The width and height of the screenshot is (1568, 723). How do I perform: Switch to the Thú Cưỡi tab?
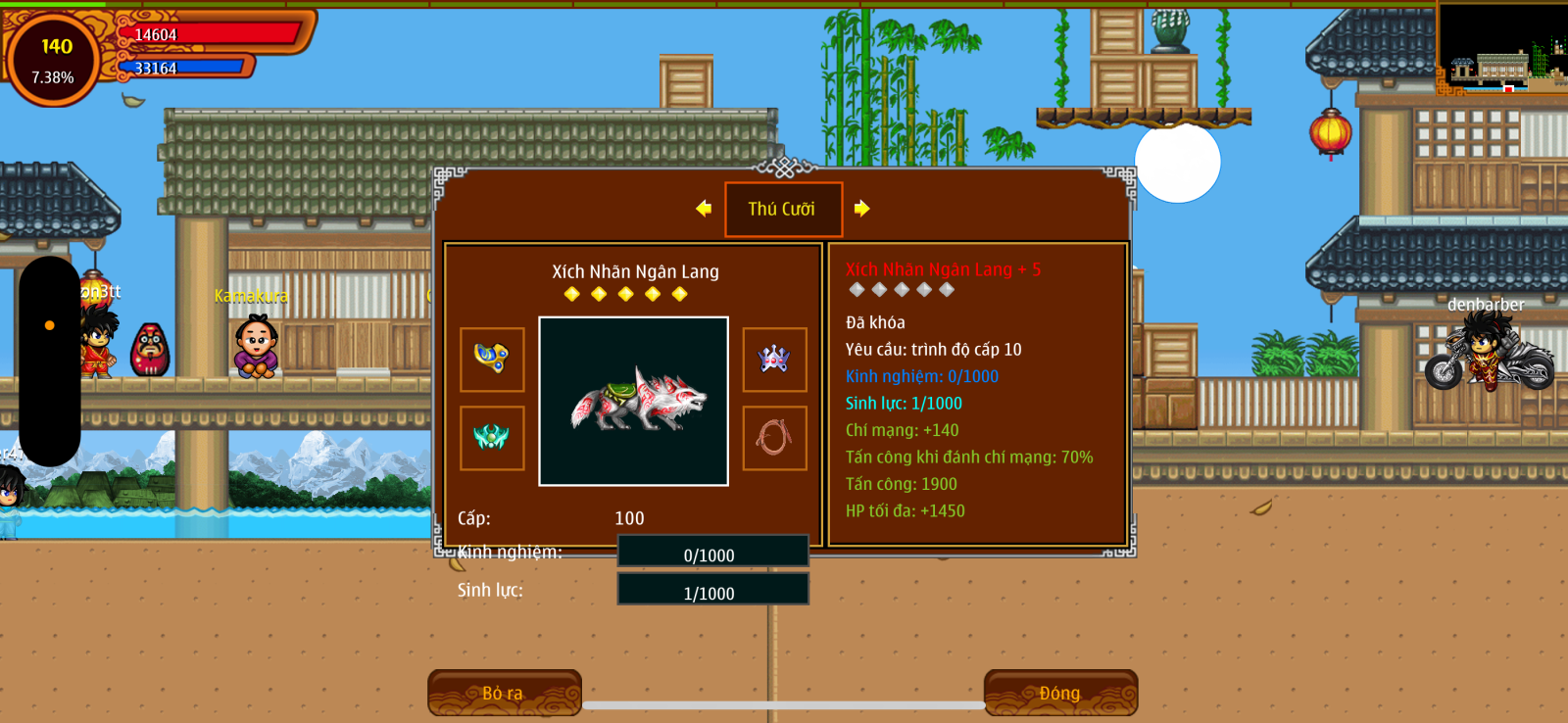pyautogui.click(x=783, y=209)
